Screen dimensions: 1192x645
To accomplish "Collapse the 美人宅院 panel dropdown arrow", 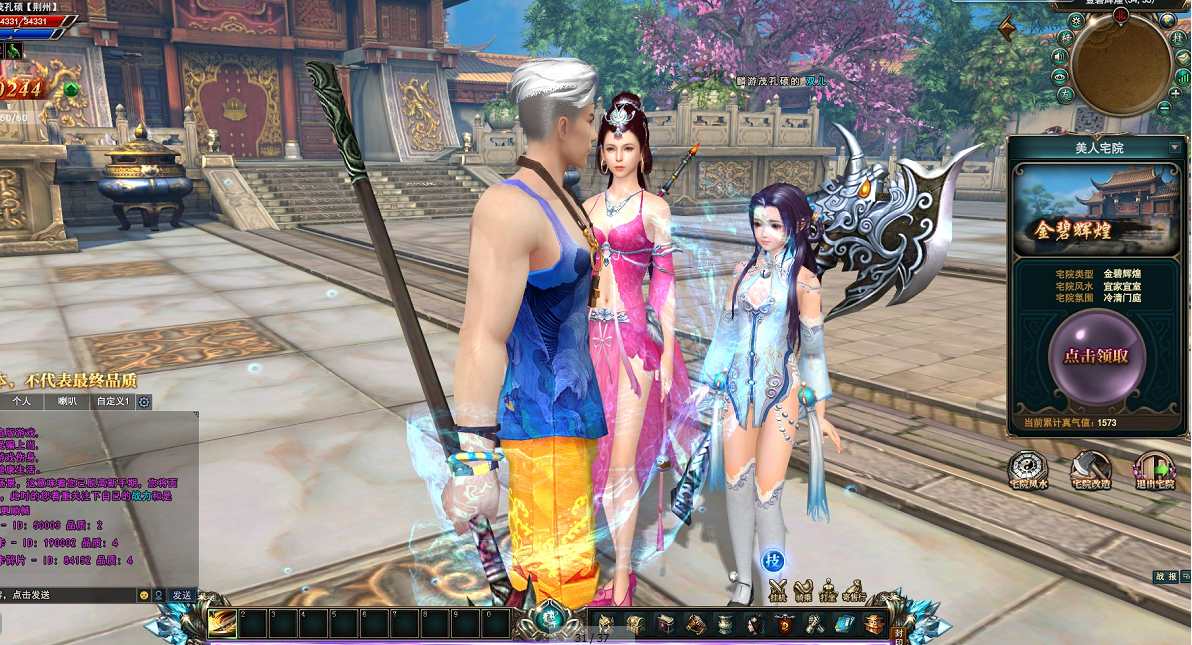I will click(x=1174, y=148).
